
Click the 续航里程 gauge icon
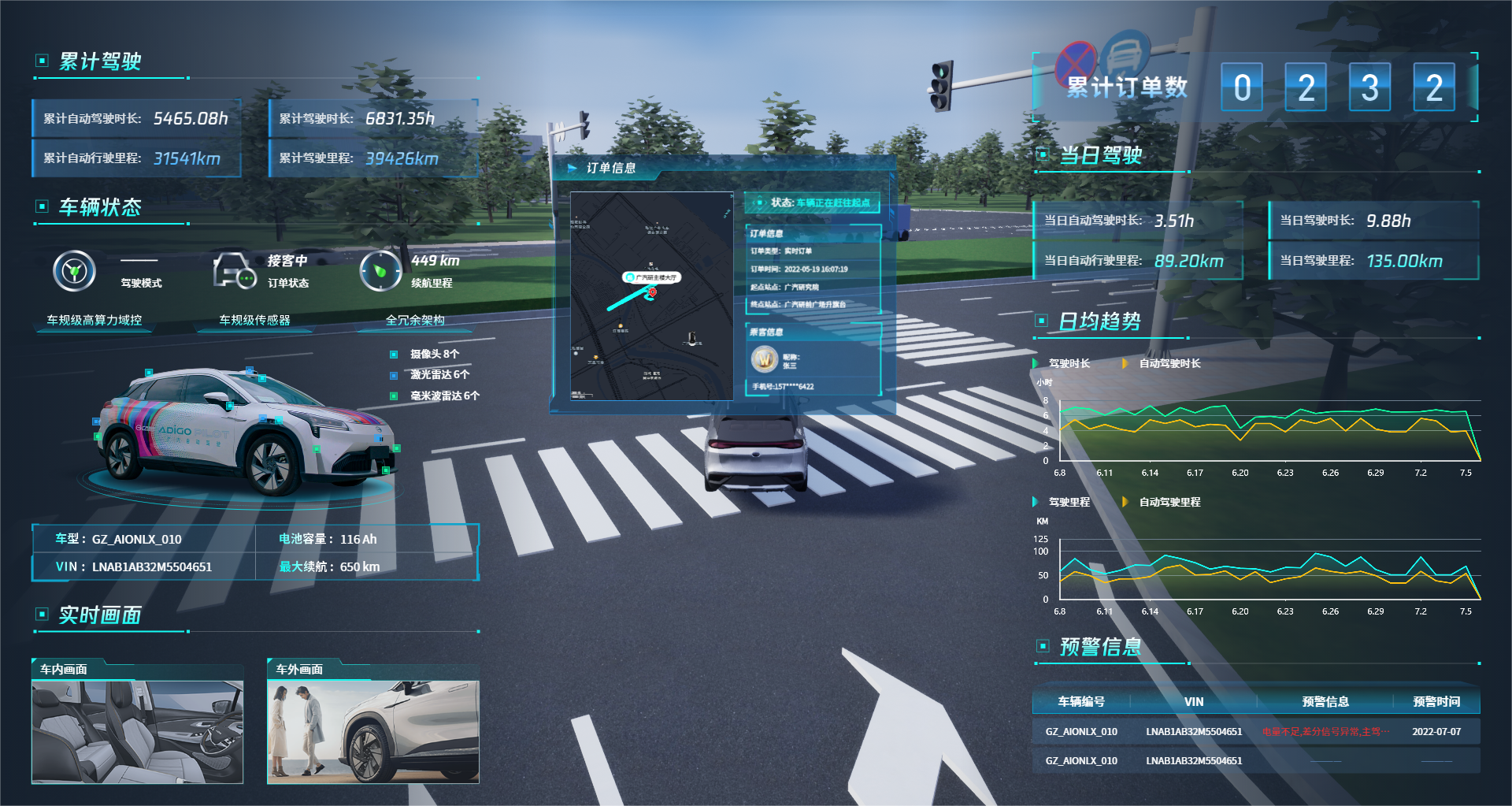click(380, 271)
